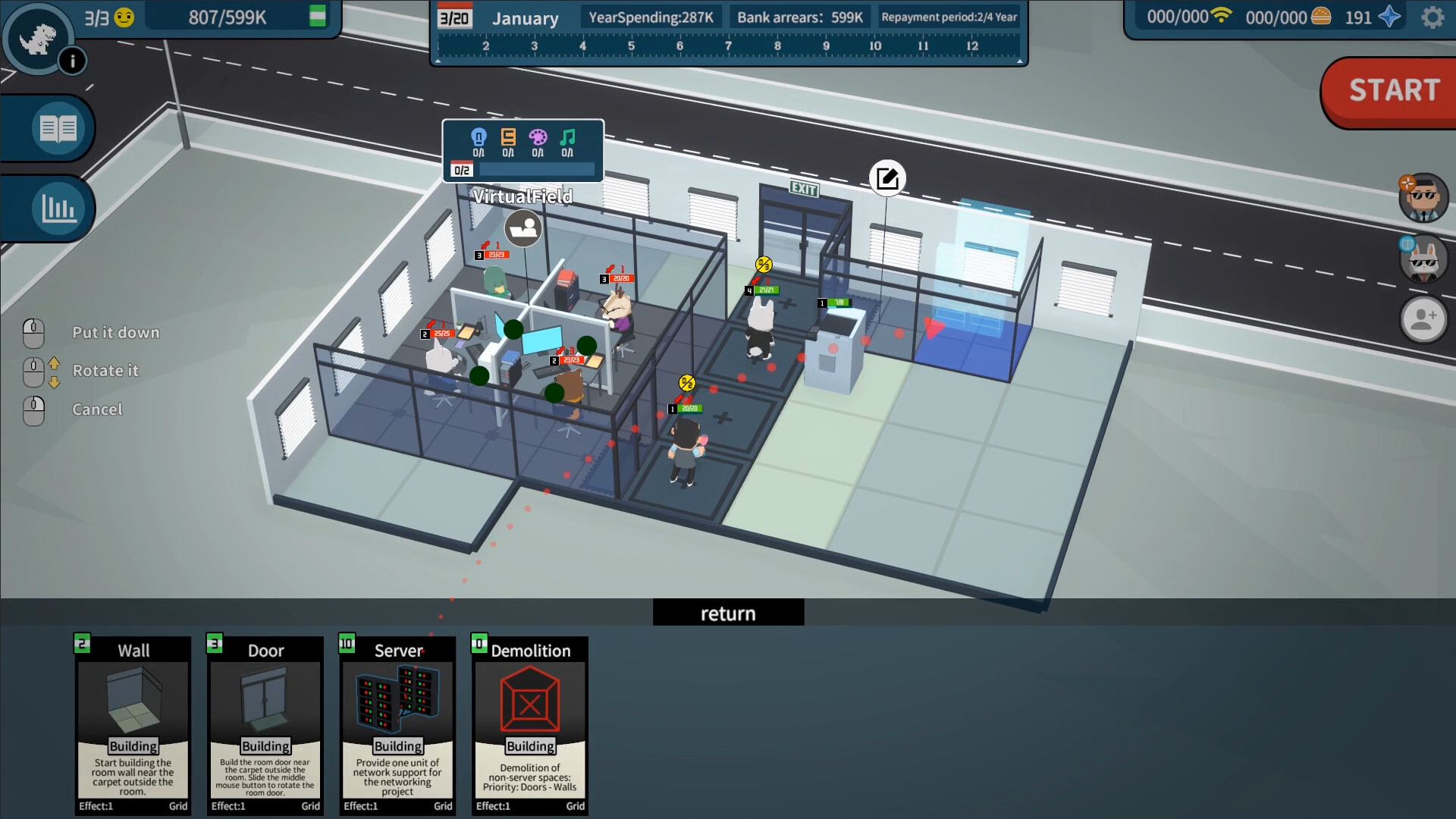Click the edit pencil marker above the room
The width and height of the screenshot is (1456, 819).
pyautogui.click(x=886, y=177)
